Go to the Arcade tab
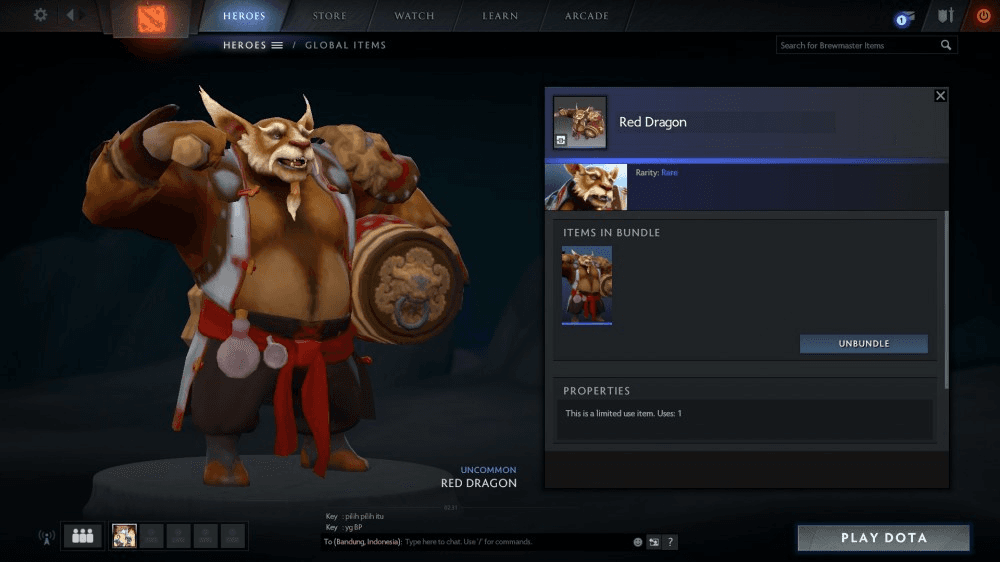The height and width of the screenshot is (562, 1000). coord(586,16)
